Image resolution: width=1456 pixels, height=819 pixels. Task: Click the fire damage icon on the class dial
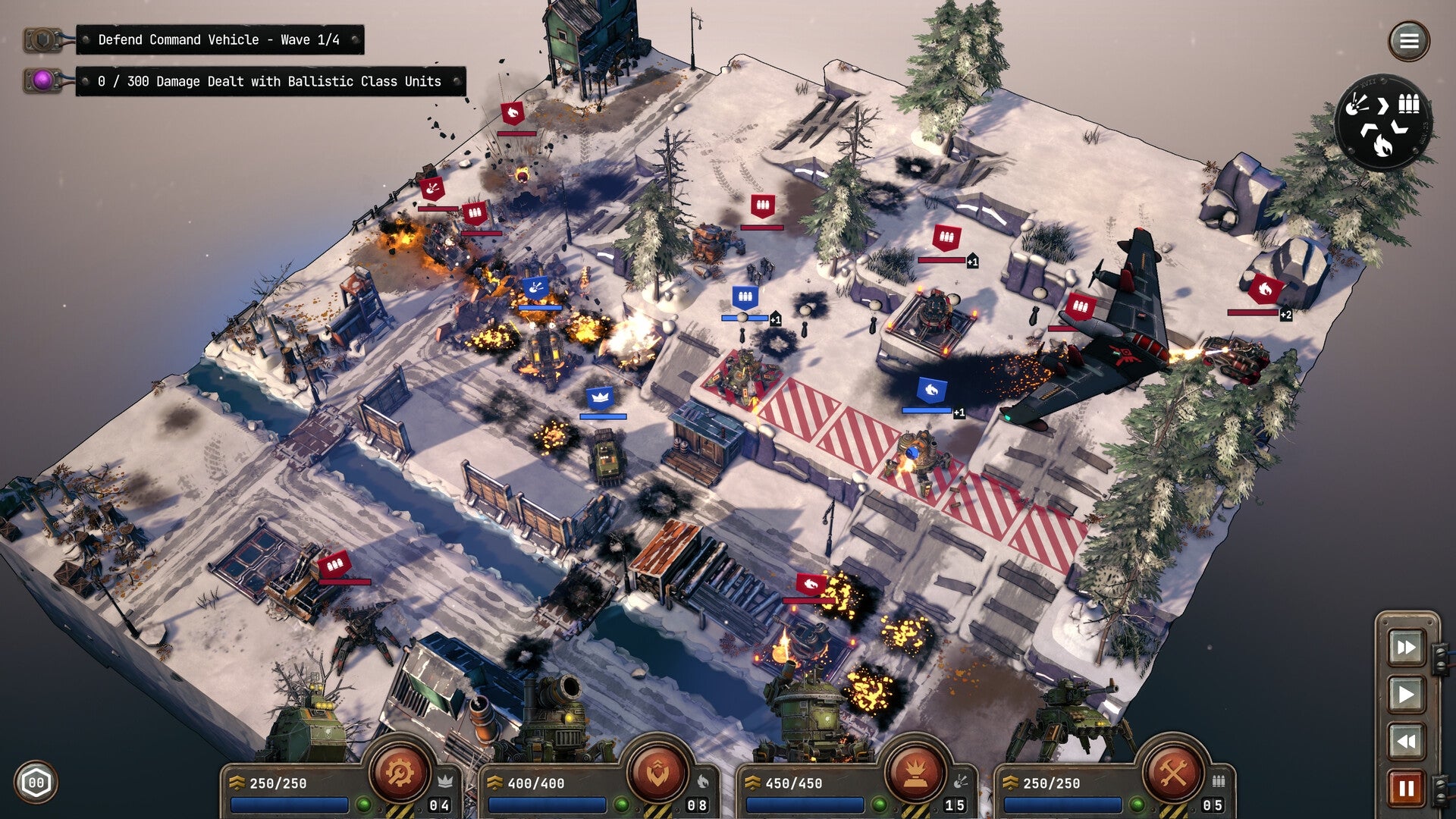click(x=1383, y=145)
